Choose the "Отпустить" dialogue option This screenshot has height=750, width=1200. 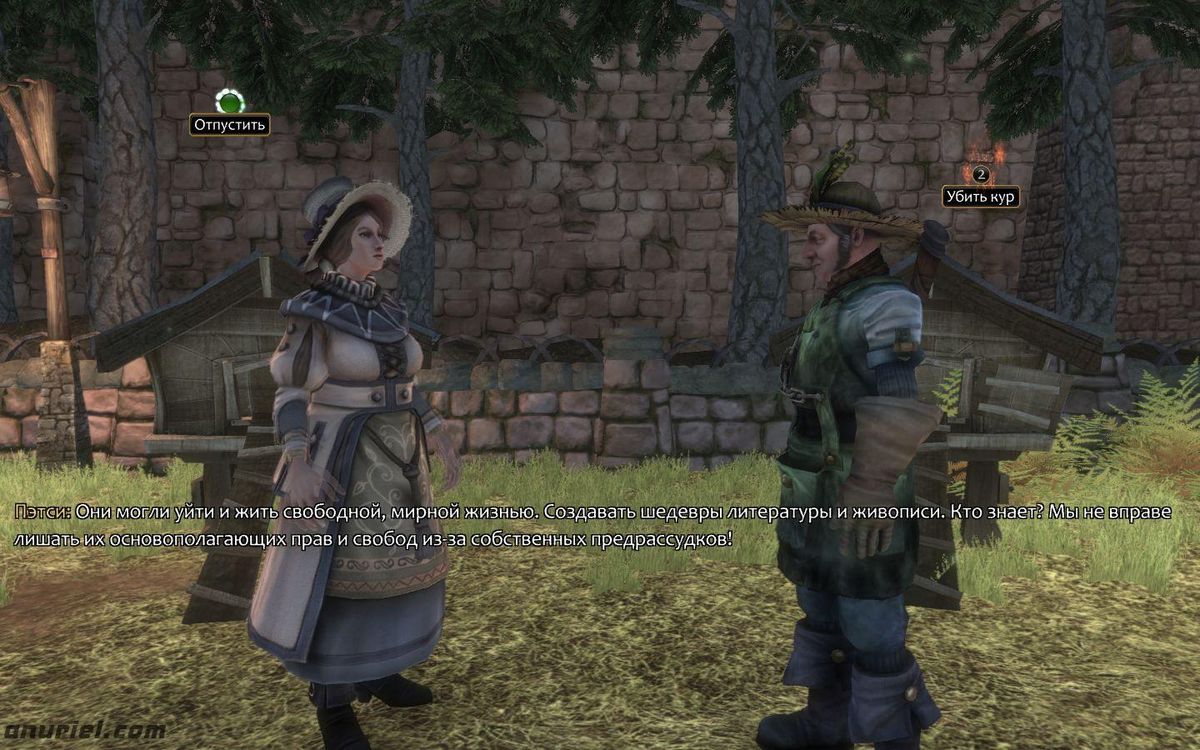[230, 125]
